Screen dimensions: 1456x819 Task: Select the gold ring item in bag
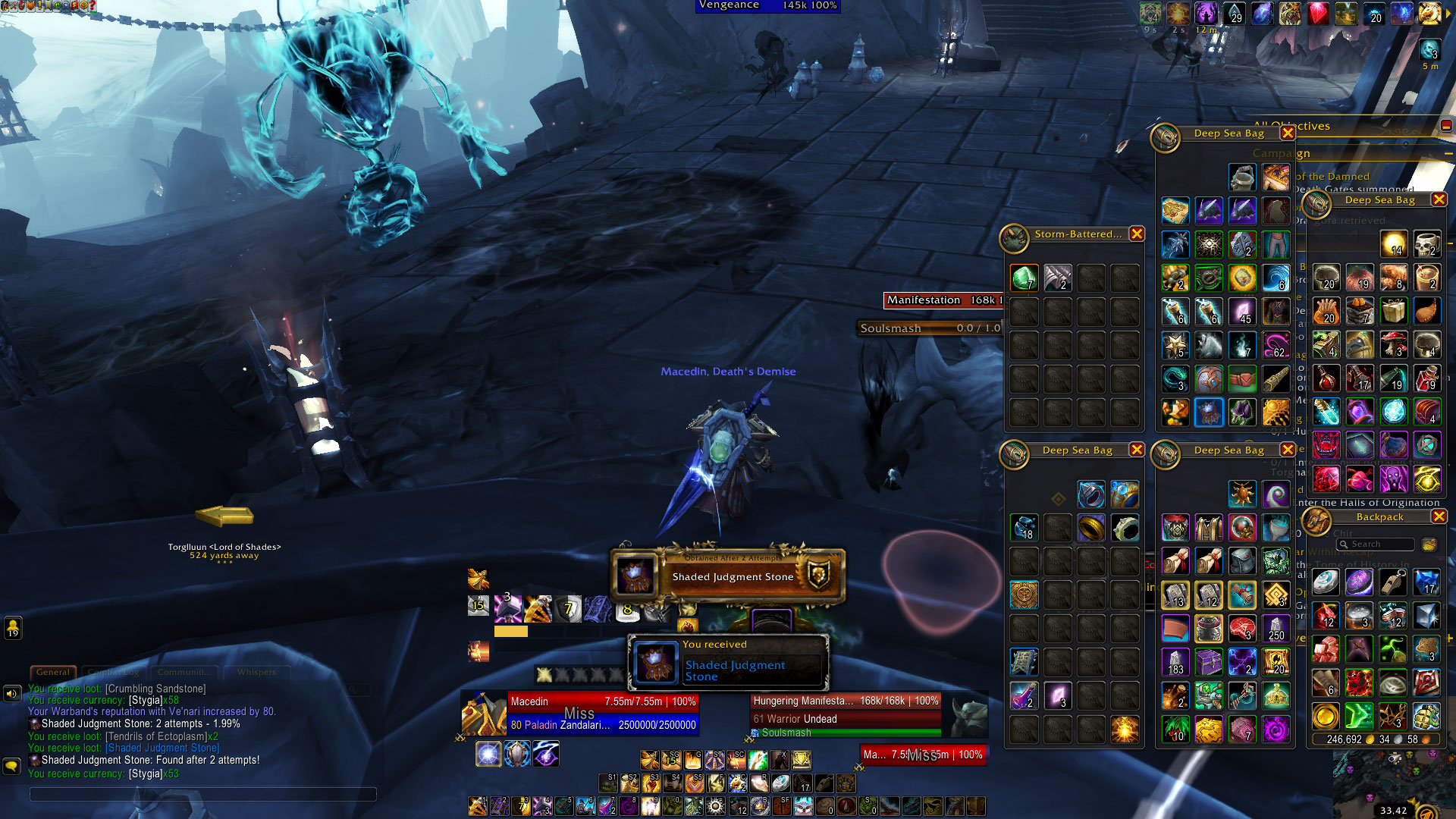(1090, 528)
